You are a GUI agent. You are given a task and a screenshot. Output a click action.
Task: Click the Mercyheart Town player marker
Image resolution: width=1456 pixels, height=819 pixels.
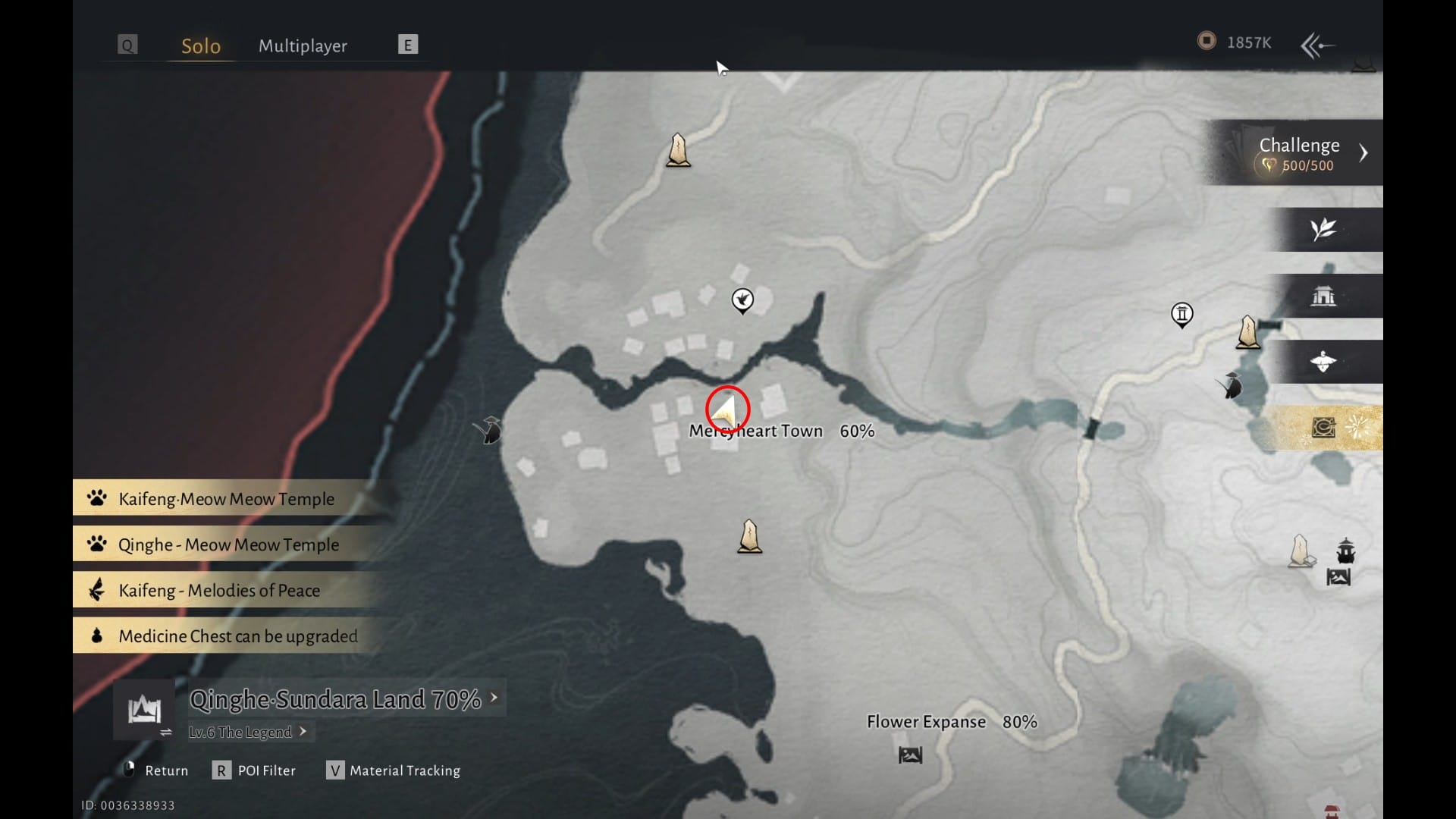tap(726, 410)
